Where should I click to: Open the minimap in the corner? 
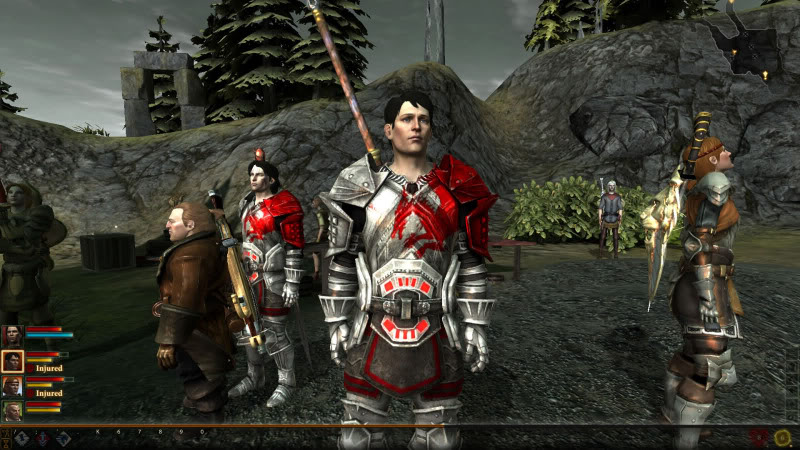pos(745,45)
